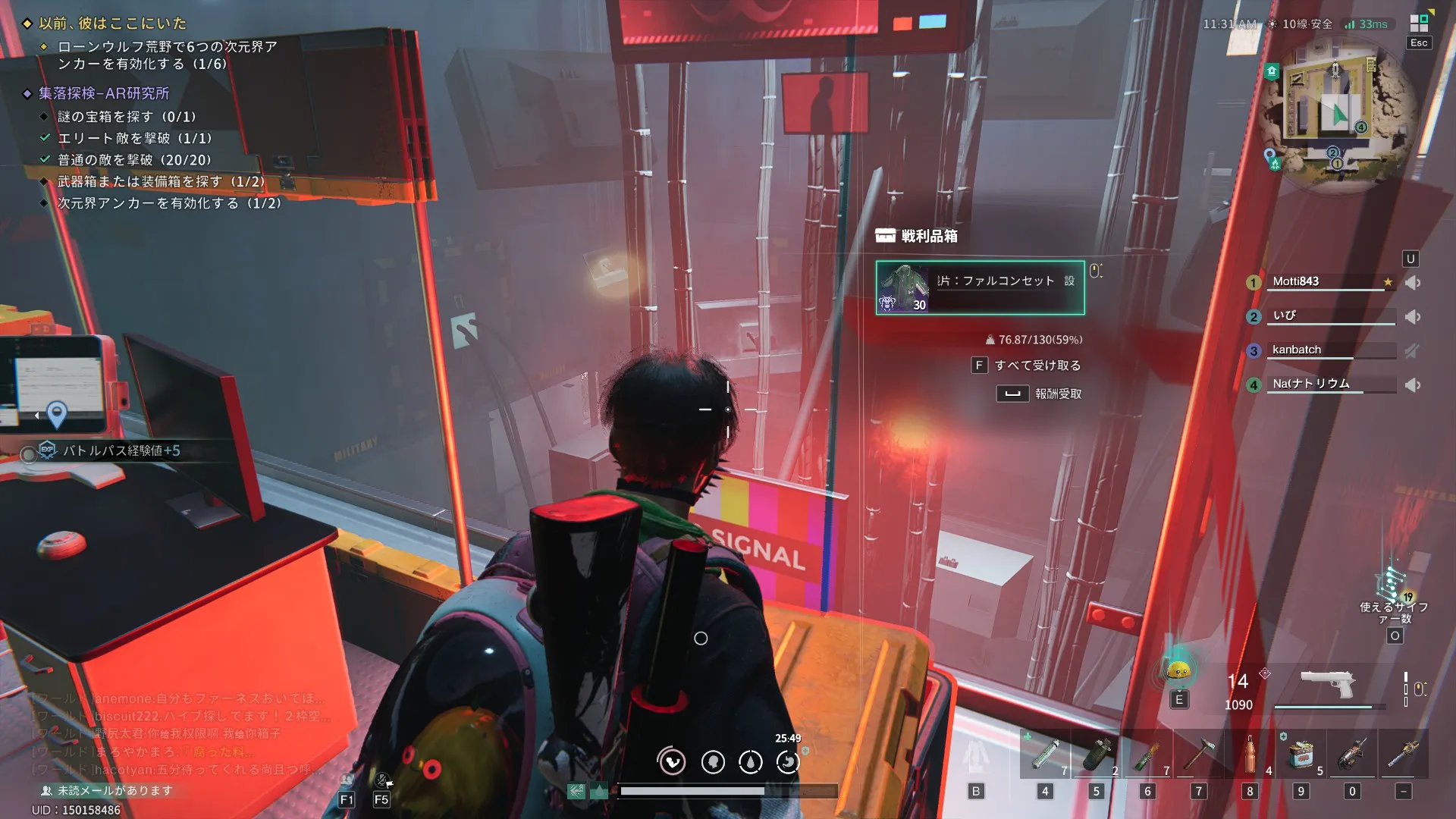
Task: Select the syringe healing item slot
Action: pos(1045,754)
